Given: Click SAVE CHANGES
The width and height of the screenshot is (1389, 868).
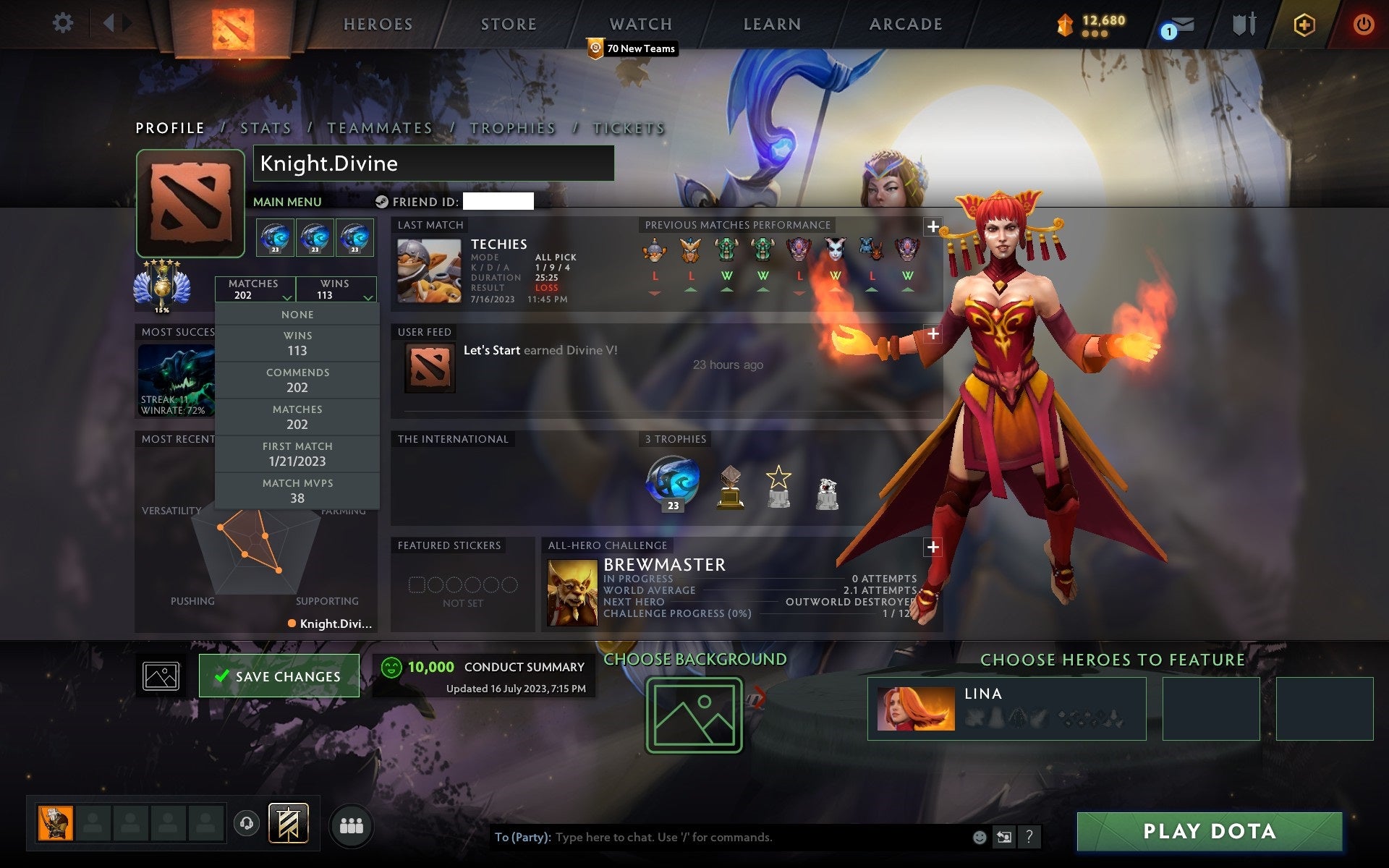Looking at the screenshot, I should tap(279, 676).
